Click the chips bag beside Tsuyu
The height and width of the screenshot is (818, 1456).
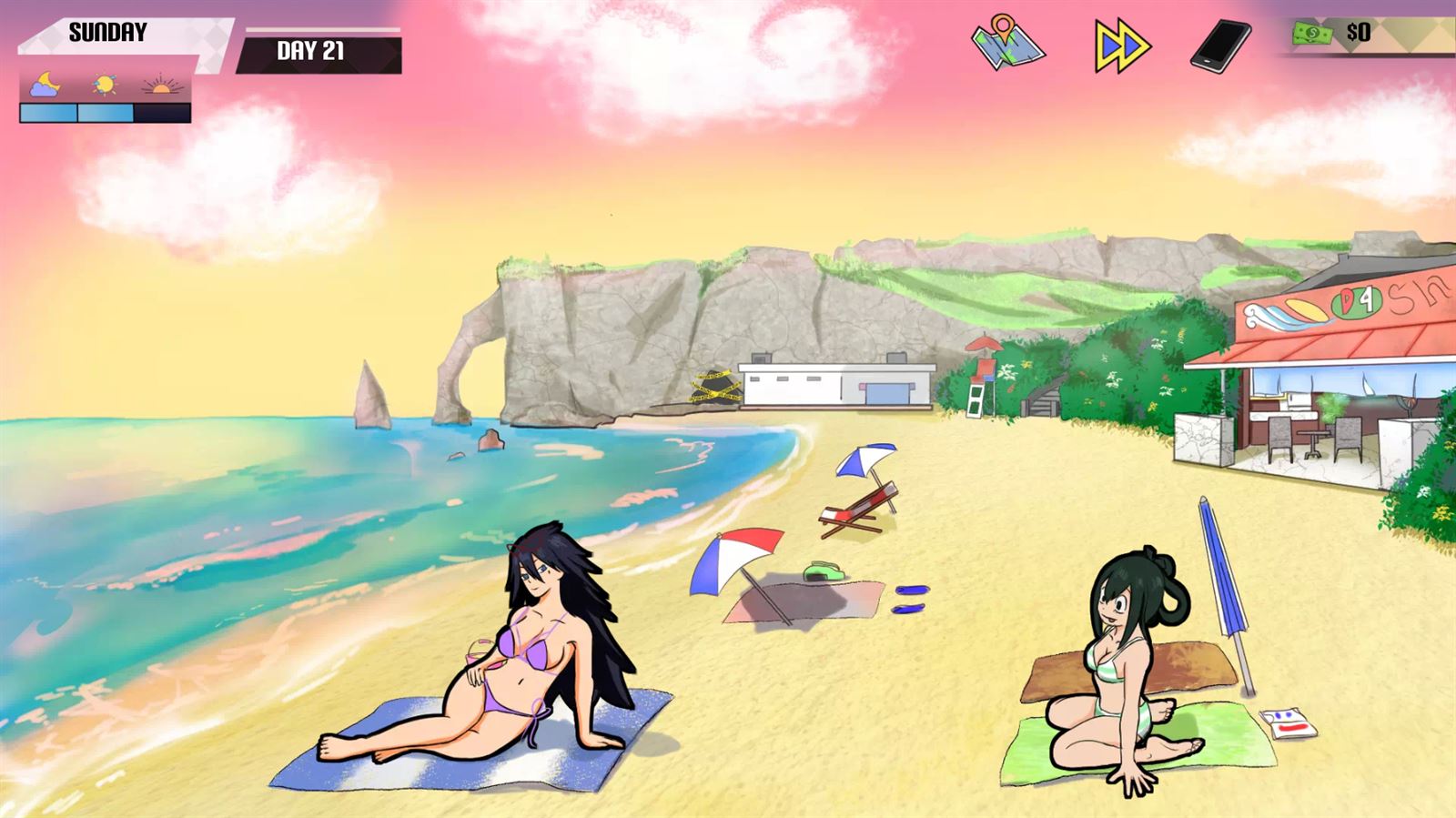coord(1288,722)
